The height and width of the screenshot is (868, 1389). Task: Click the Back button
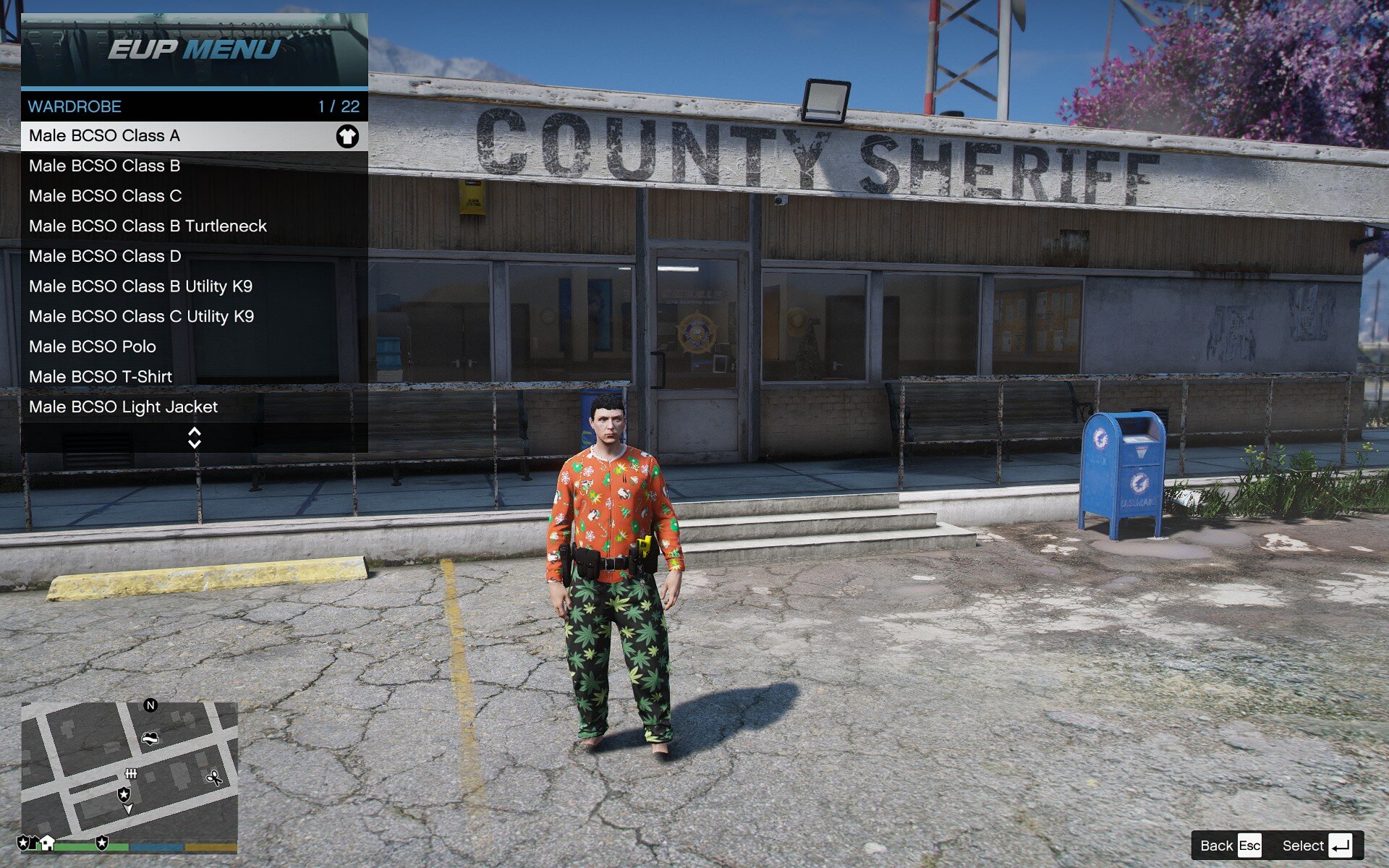1230,846
